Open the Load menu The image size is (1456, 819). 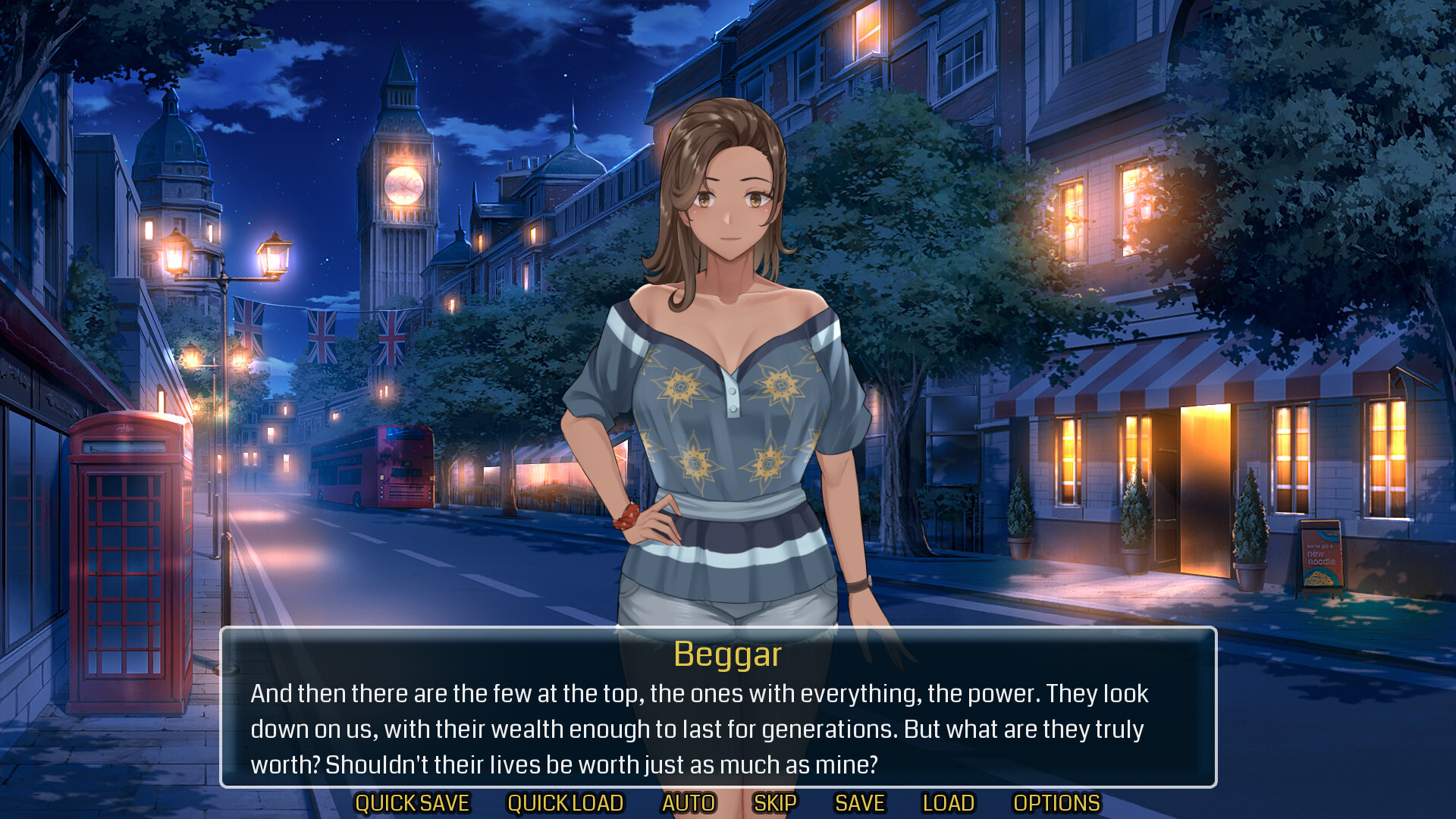coord(948,803)
